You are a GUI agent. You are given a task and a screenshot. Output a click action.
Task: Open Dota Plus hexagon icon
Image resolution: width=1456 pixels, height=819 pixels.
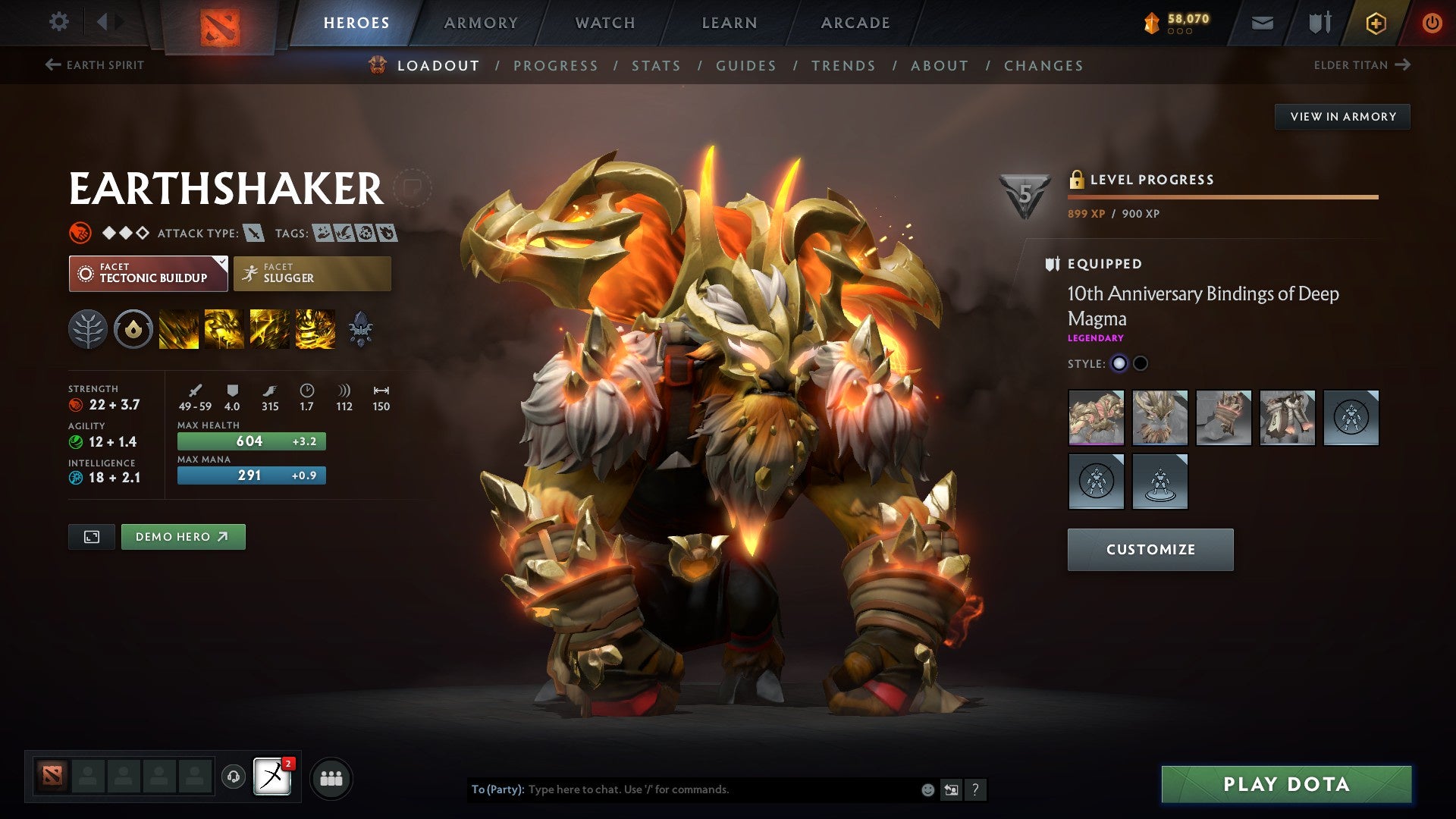(x=1375, y=22)
